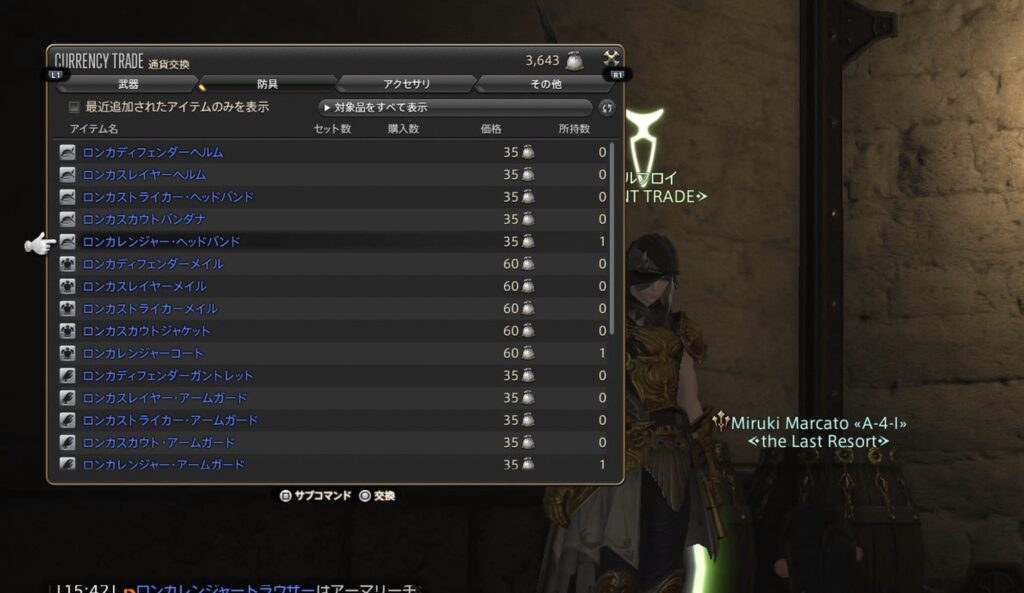Viewport: 1024px width, 593px height.
Task: Choose ロンカスカウト・アームガード entry
Action: click(159, 443)
